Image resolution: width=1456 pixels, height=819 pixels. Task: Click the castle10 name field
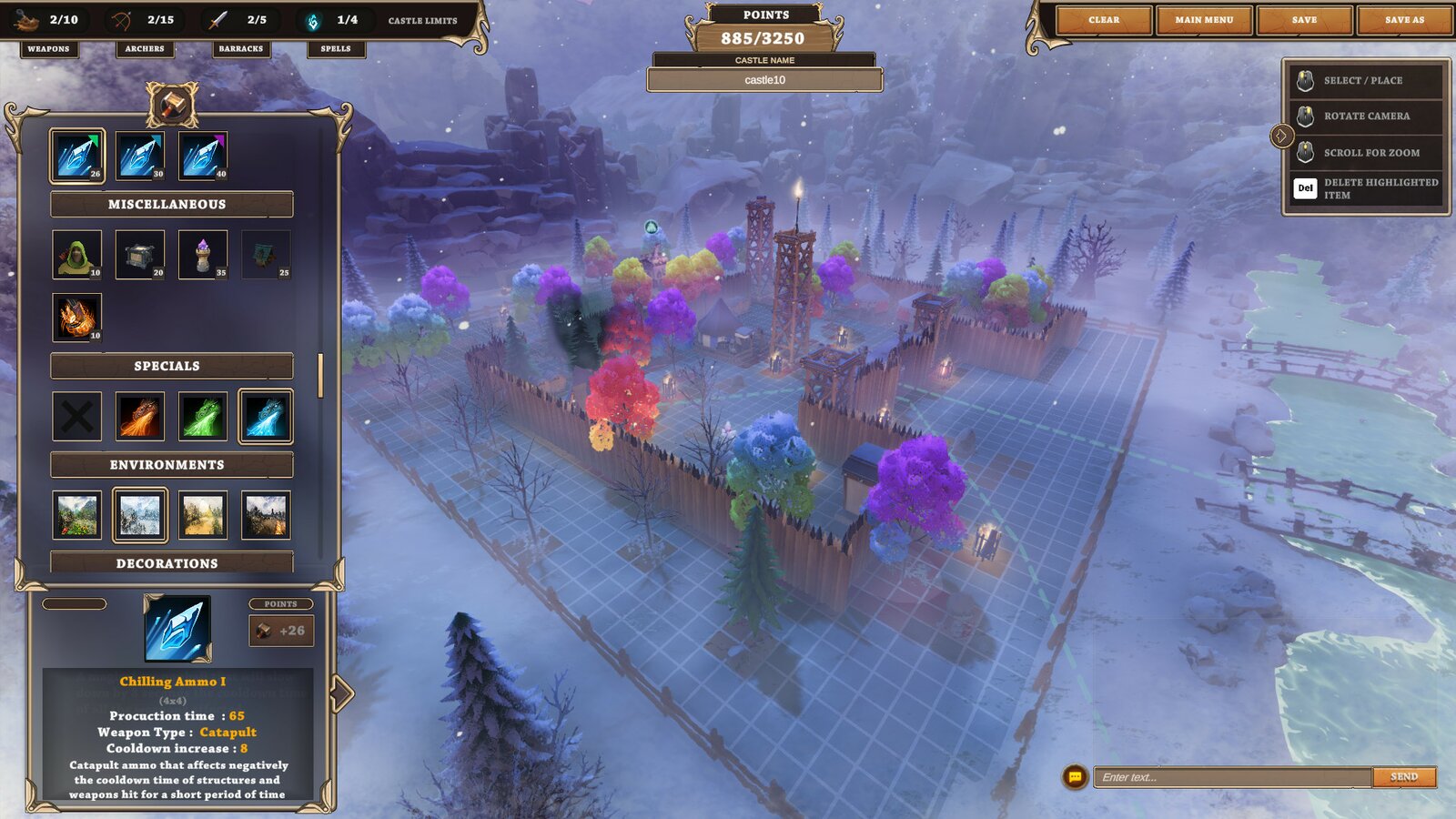764,80
